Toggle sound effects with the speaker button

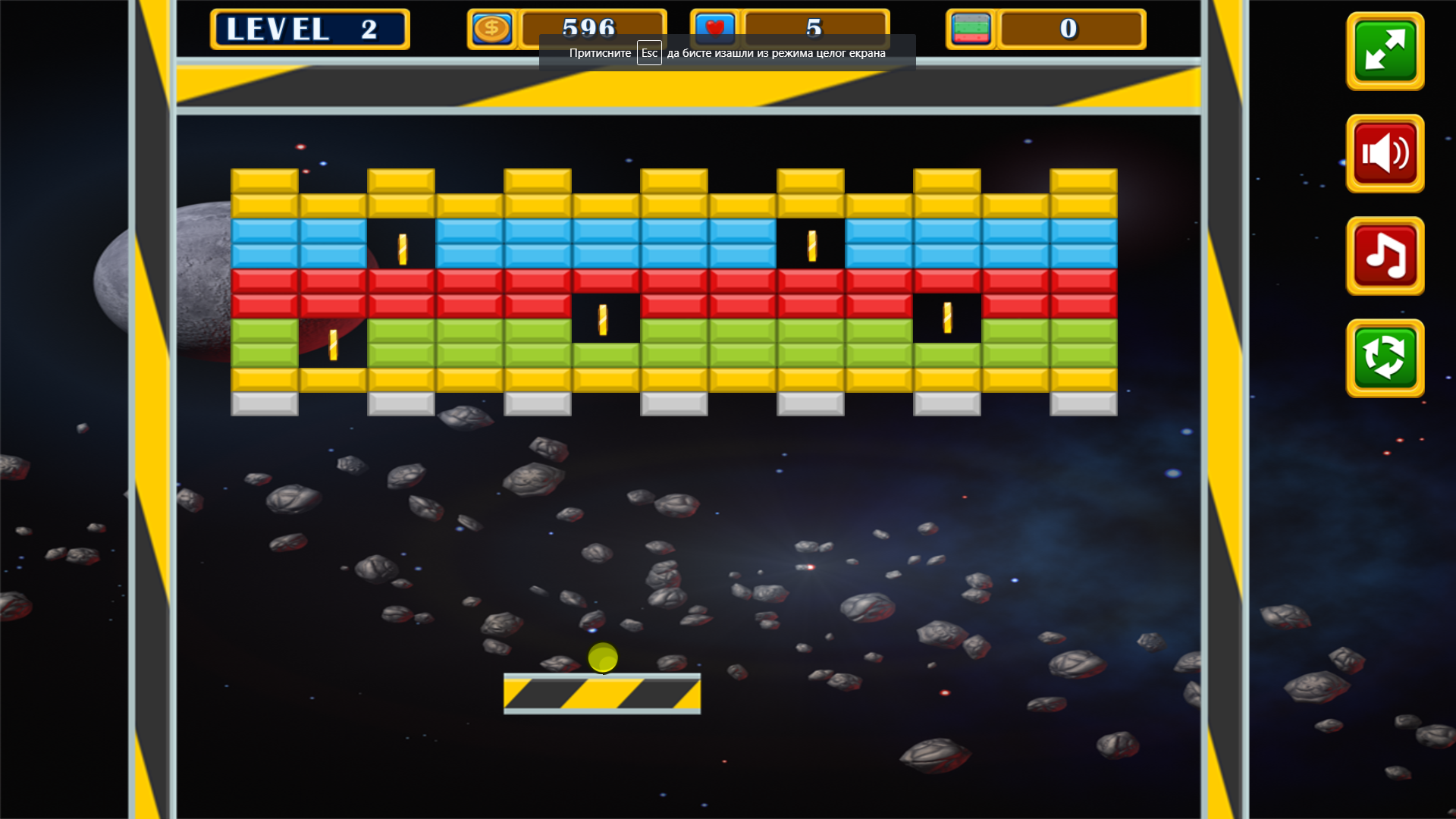coord(1385,153)
